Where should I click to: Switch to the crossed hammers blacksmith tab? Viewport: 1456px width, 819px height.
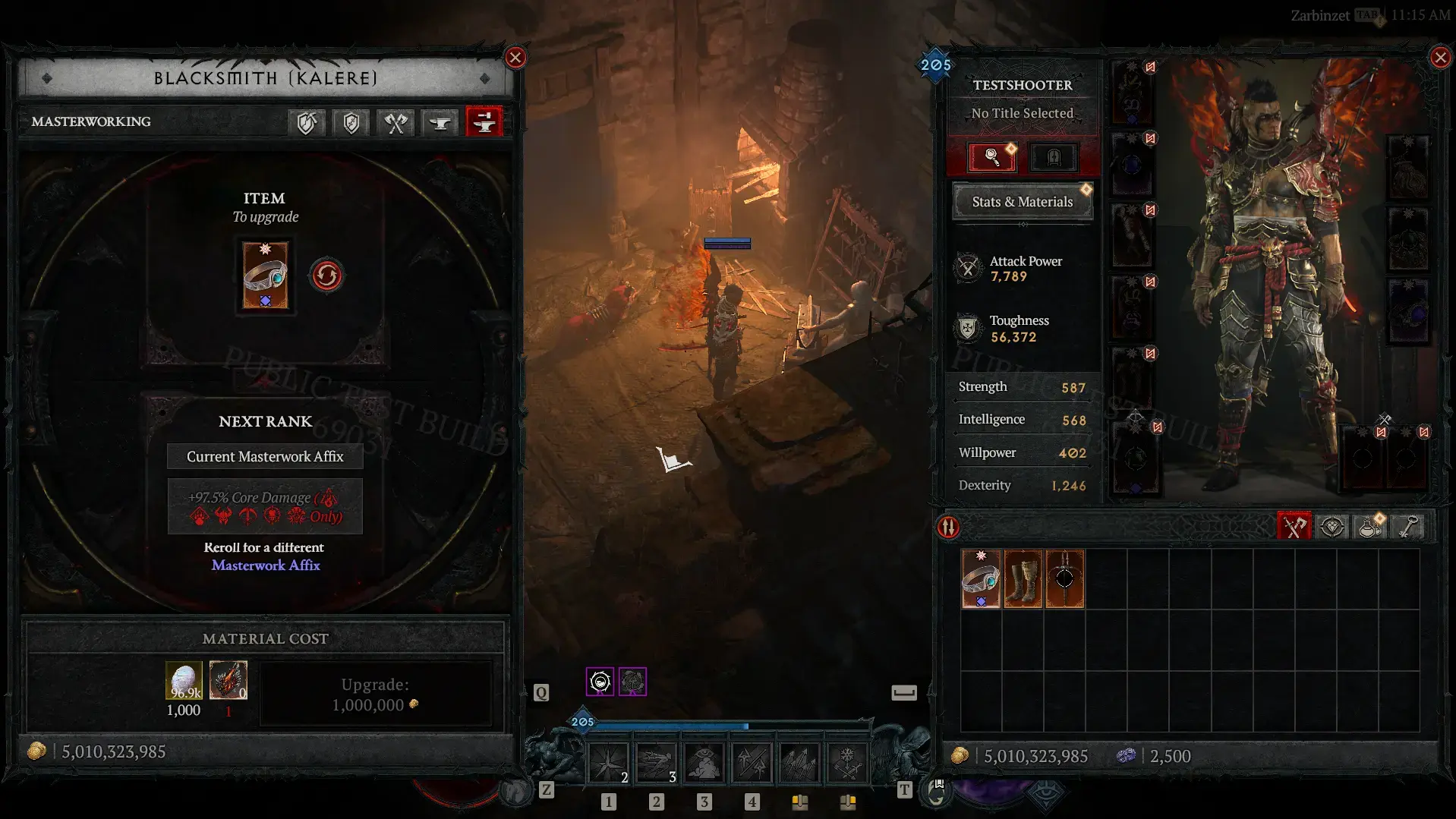396,121
